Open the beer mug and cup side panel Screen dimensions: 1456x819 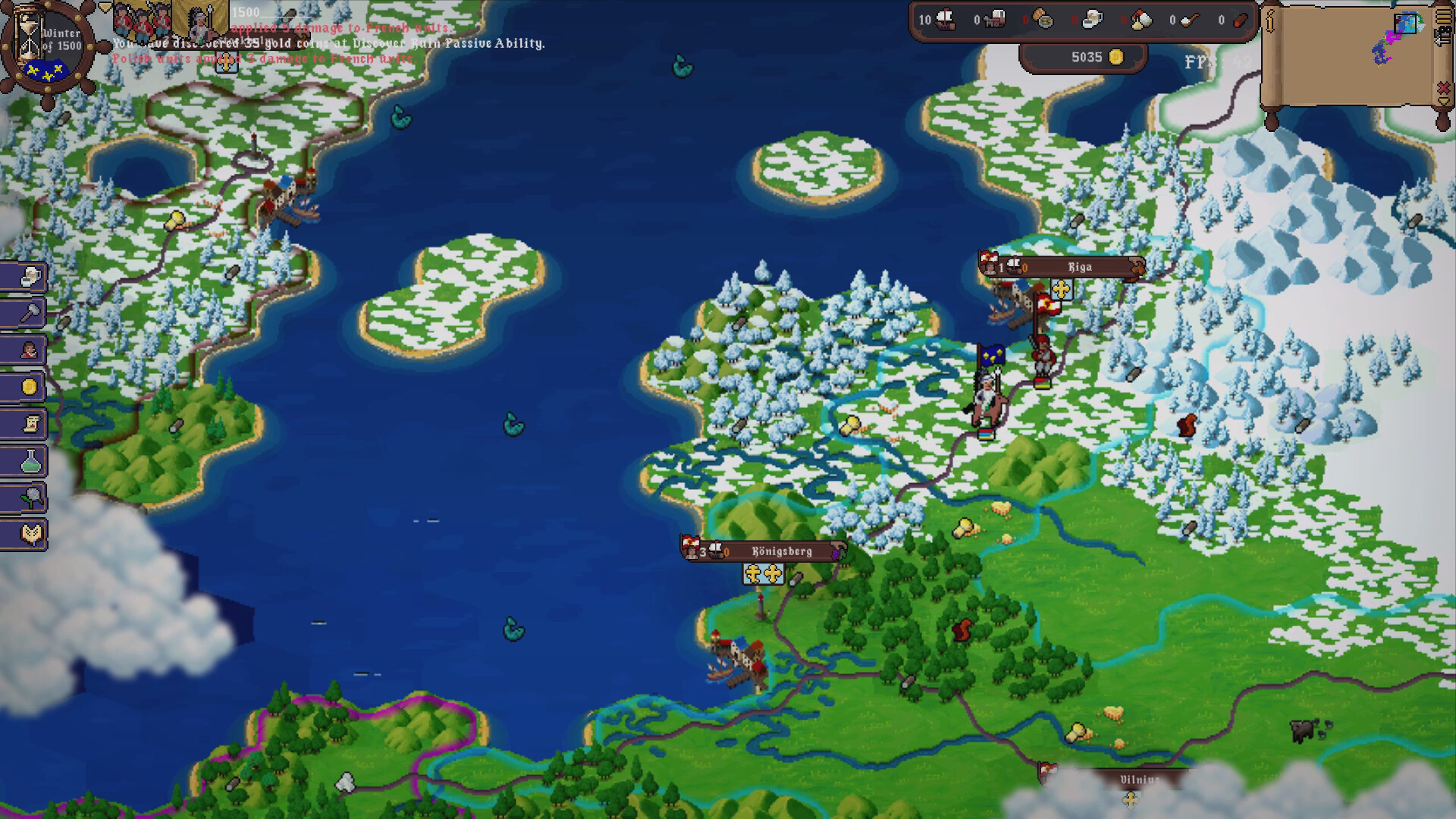click(27, 276)
